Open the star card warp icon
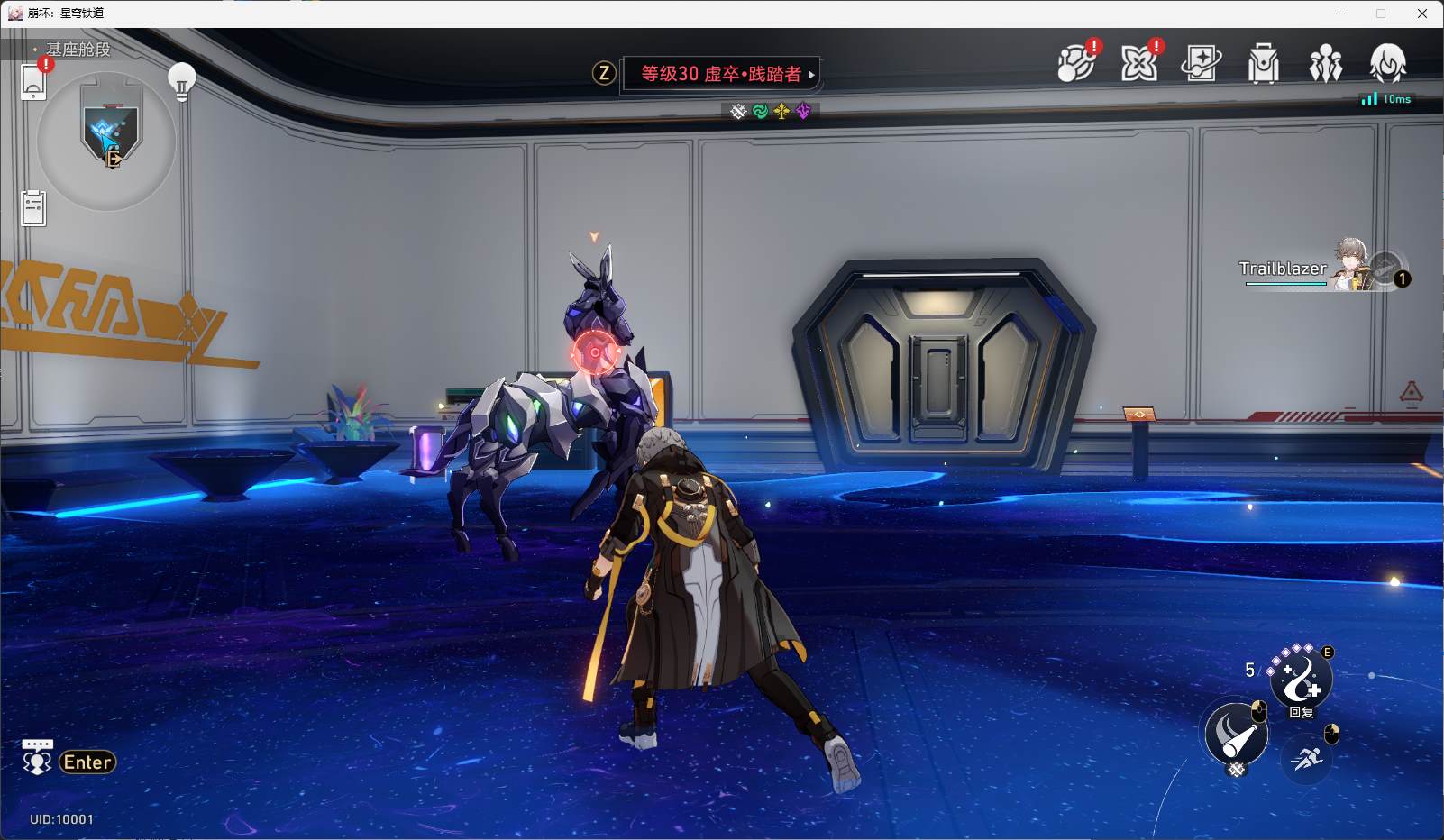This screenshot has height=840, width=1444. coord(1201,63)
